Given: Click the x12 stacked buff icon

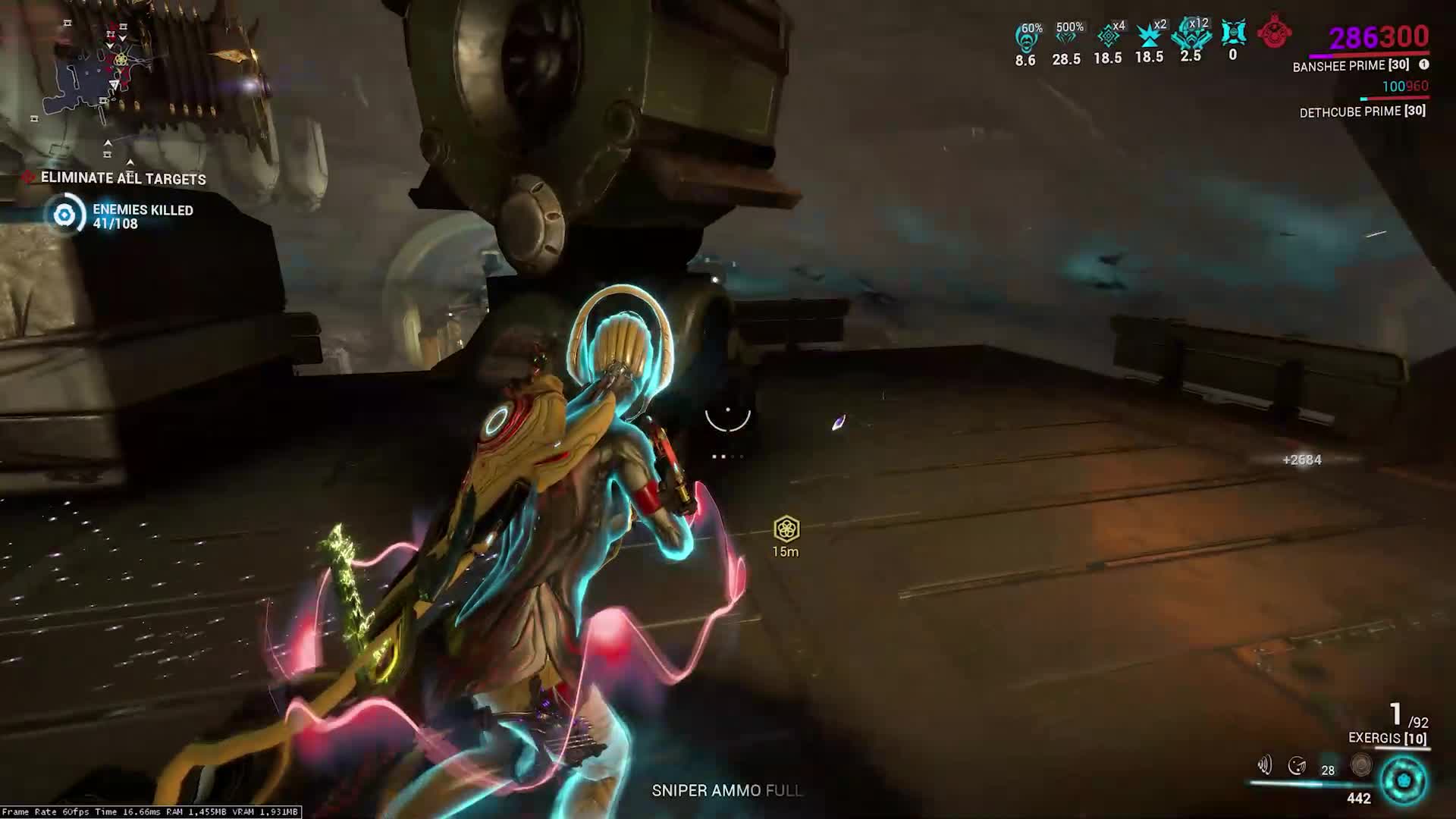Looking at the screenshot, I should [x=1191, y=34].
